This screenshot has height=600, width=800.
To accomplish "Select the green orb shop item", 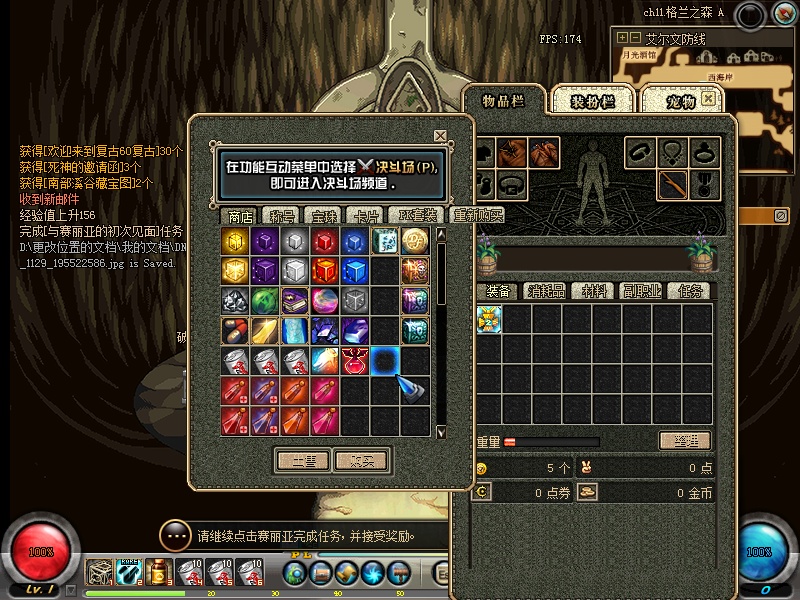I will tap(266, 301).
